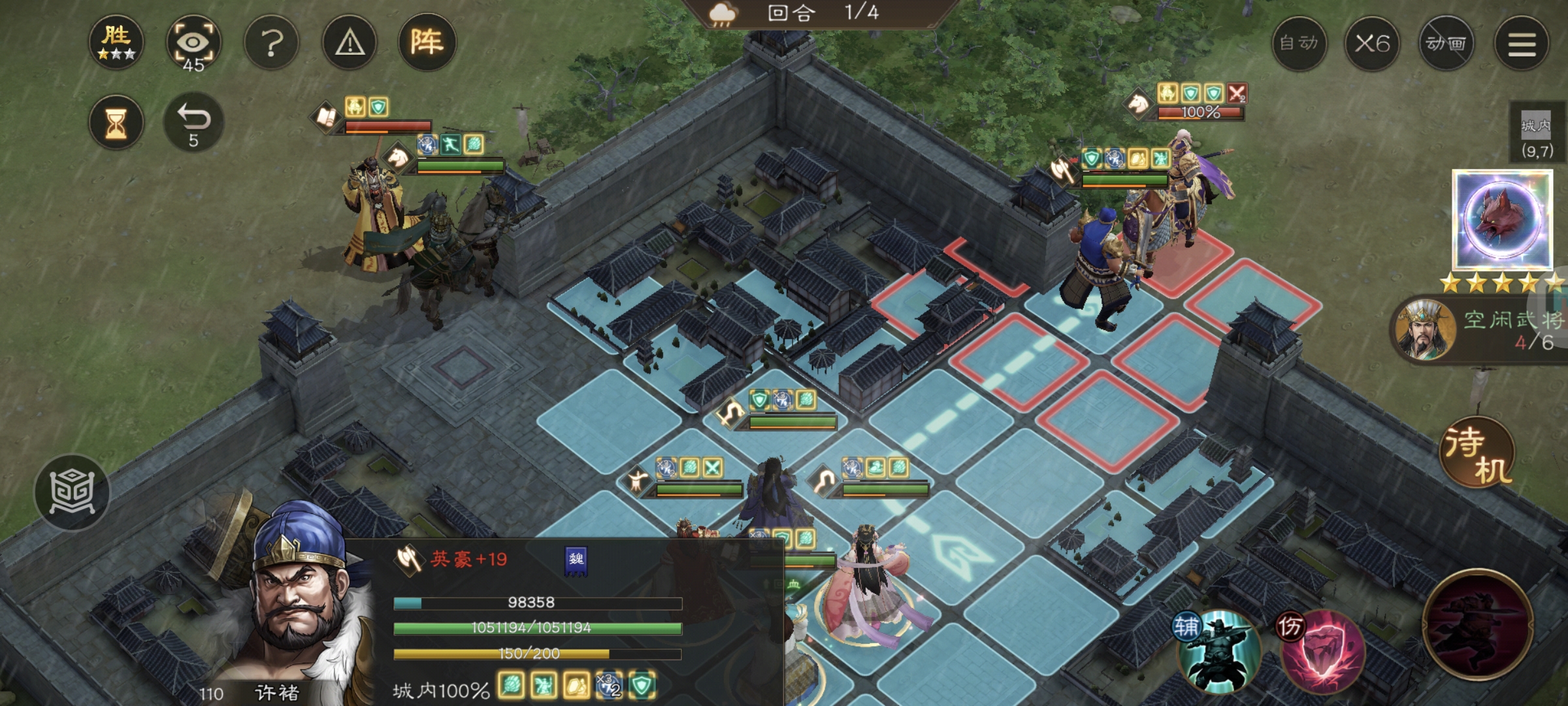The image size is (1568, 706).
Task: Click the question mark help icon
Action: 272,42
